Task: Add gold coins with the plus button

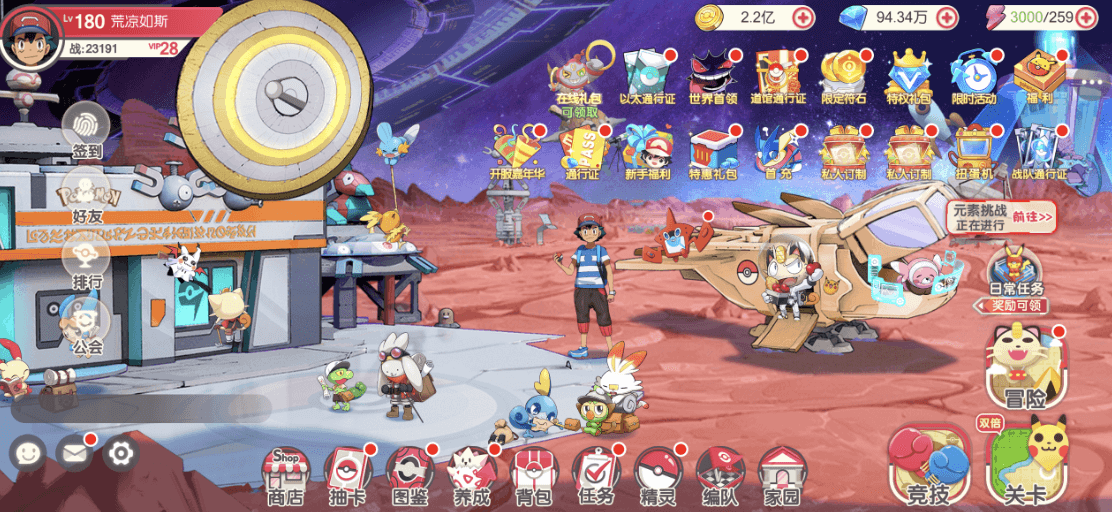Action: click(x=803, y=17)
